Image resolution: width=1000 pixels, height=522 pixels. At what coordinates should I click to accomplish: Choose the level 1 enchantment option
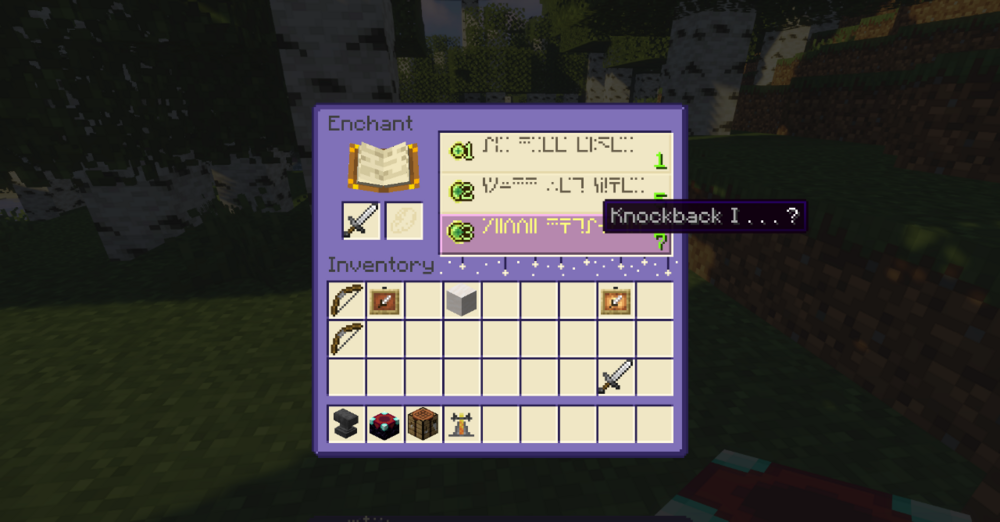point(555,151)
